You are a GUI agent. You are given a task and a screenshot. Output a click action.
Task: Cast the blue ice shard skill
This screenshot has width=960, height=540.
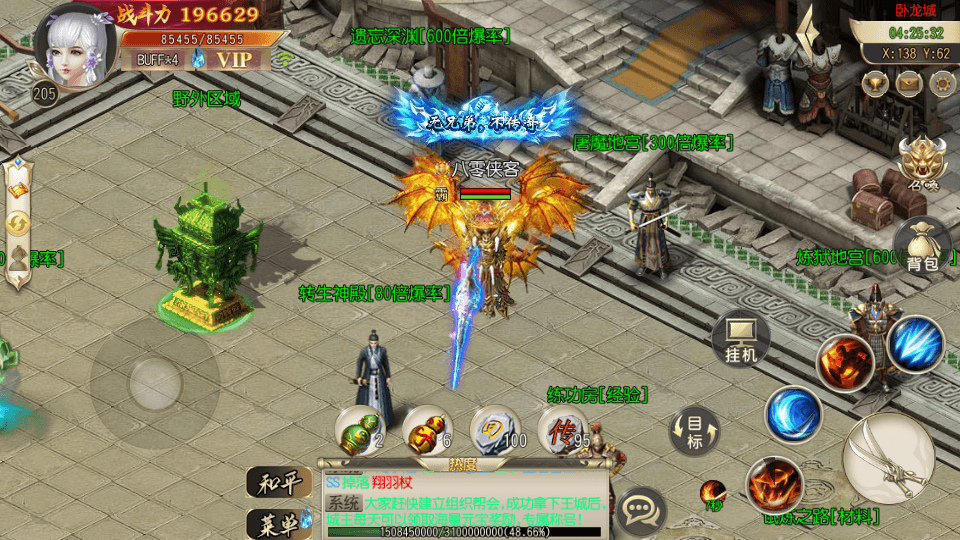(x=915, y=345)
